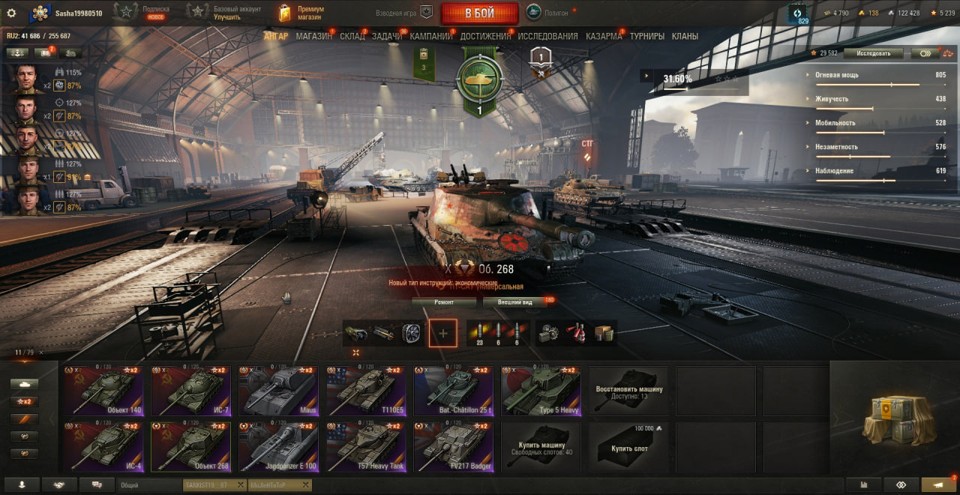Viewport: 960px width, 495px height.
Task: Open the МАГАЗИН tab
Action: coord(314,36)
